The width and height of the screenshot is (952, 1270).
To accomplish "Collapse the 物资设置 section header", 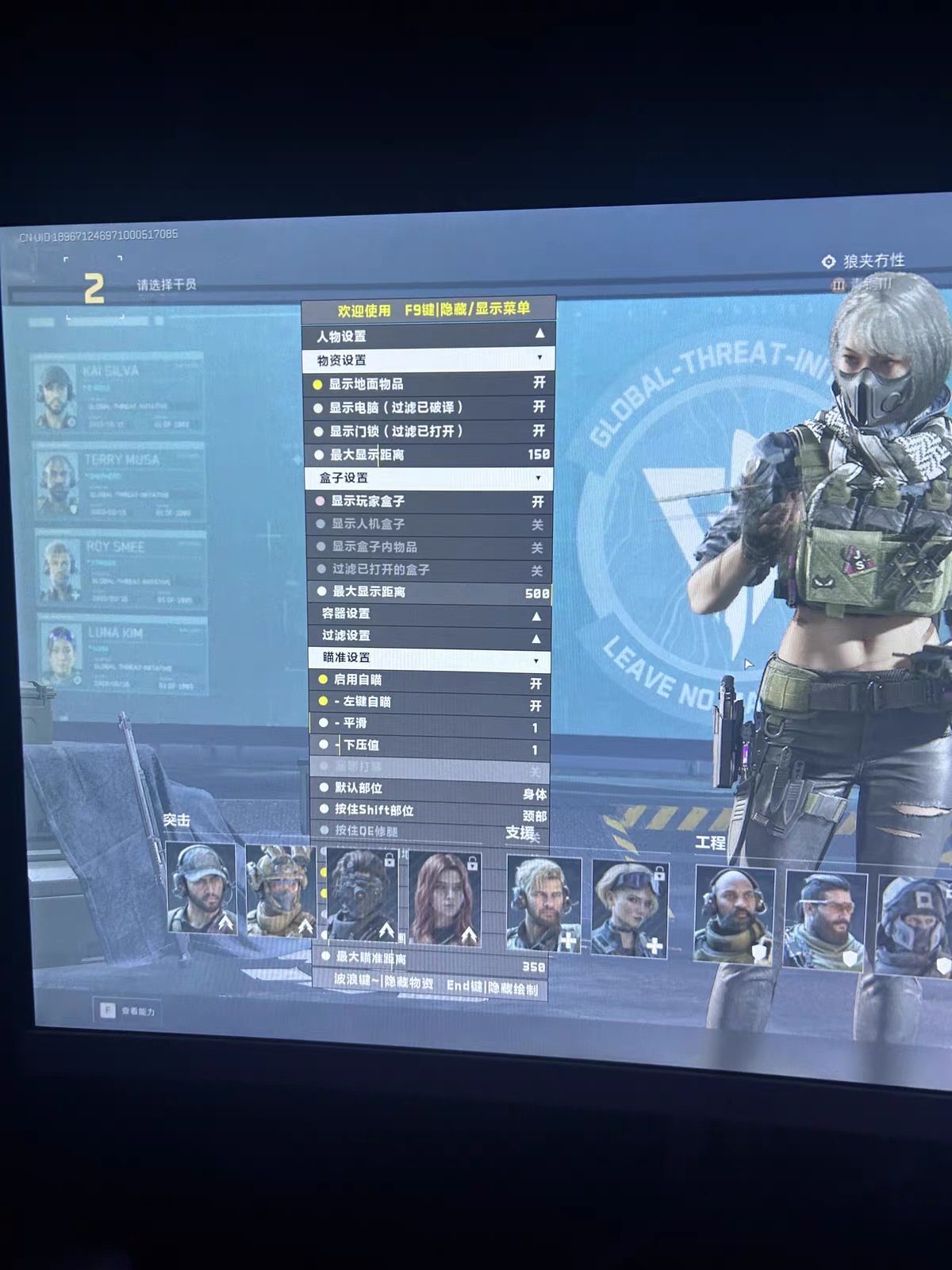I will click(x=428, y=360).
